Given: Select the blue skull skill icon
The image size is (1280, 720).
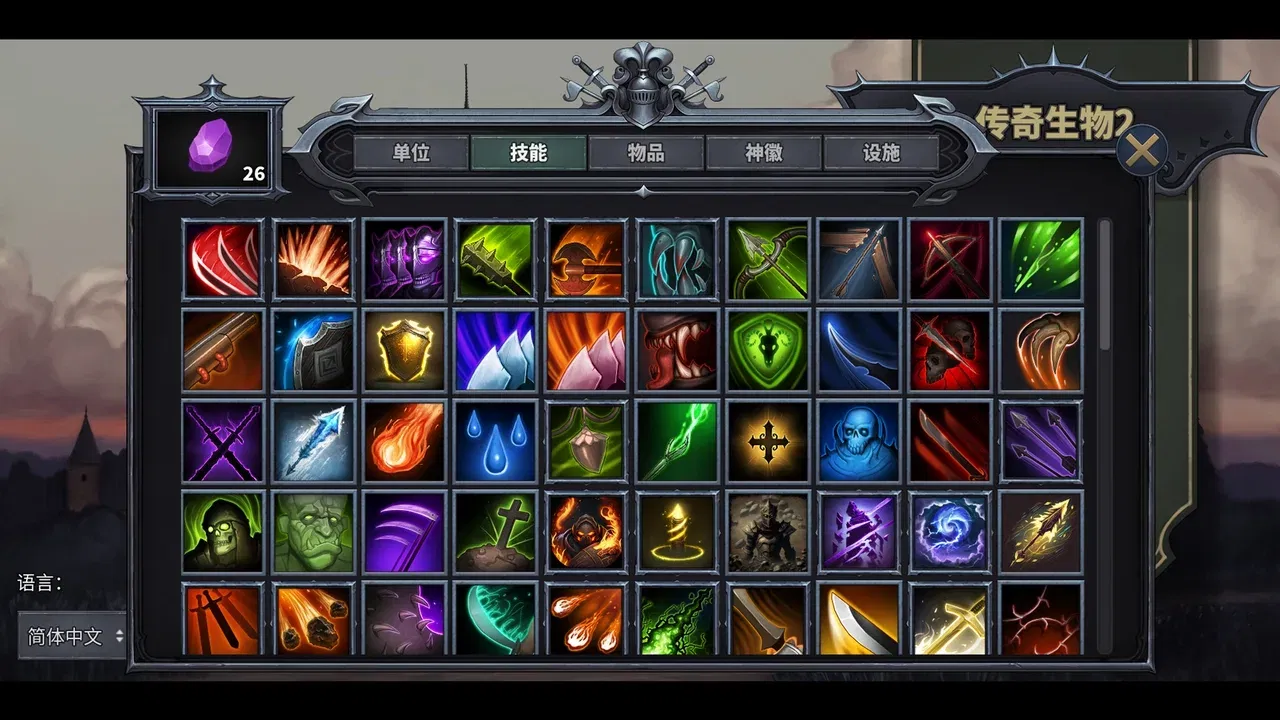Looking at the screenshot, I should (x=858, y=440).
